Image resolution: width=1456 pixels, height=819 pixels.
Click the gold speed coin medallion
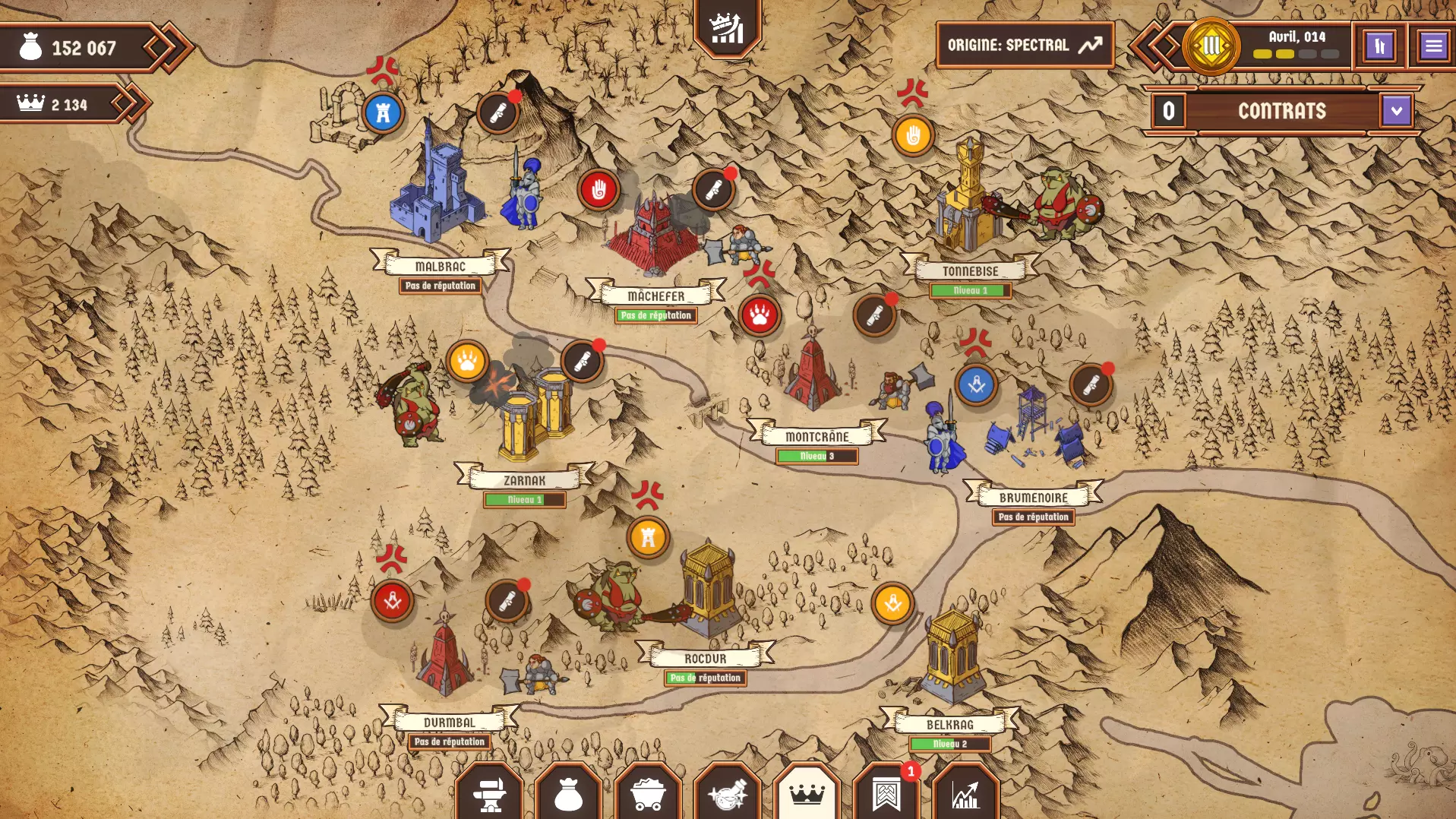[1211, 46]
